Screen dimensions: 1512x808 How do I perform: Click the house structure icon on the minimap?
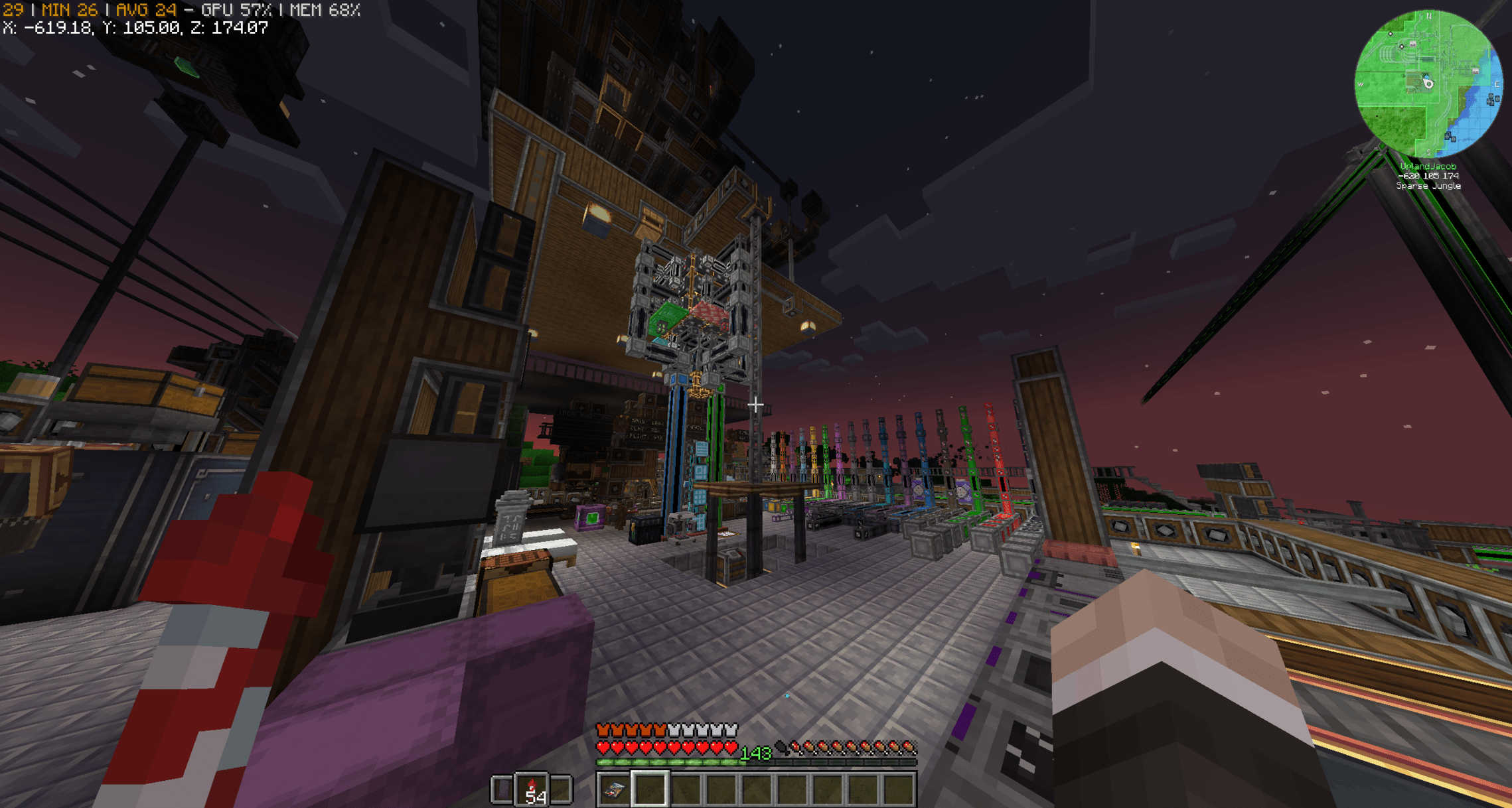click(1412, 44)
